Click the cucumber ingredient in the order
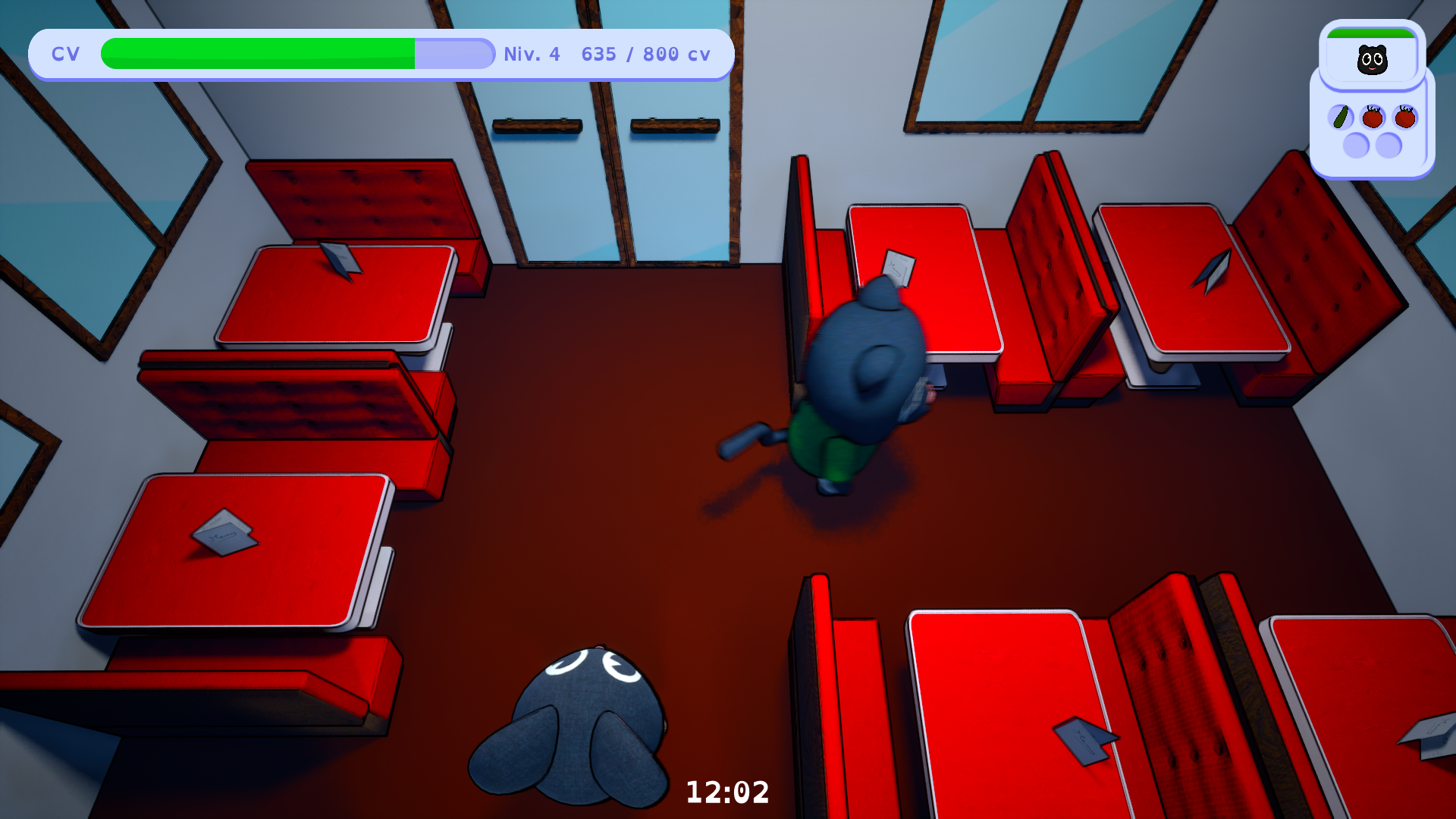The image size is (1456, 819). [1341, 118]
